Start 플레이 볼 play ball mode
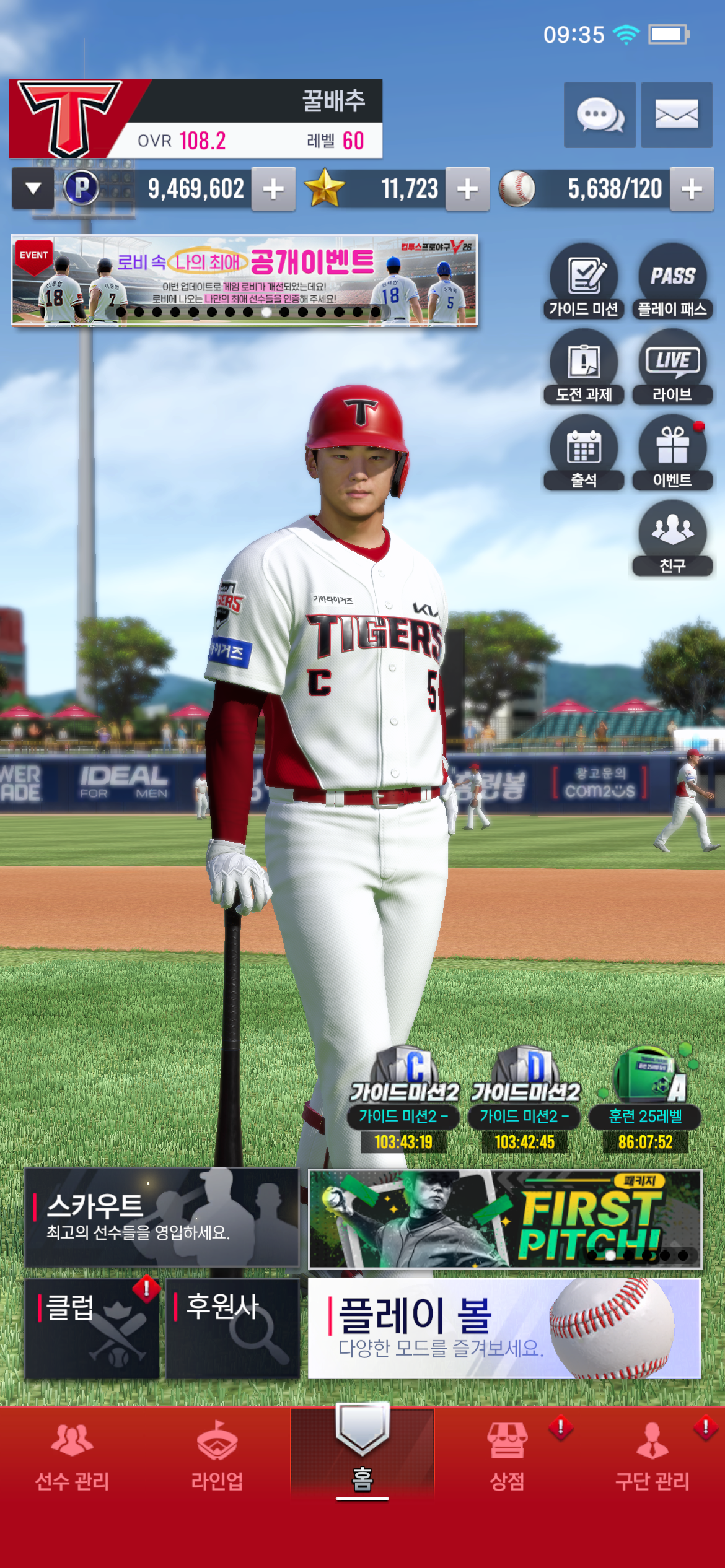The width and height of the screenshot is (725, 1568). point(504,1328)
